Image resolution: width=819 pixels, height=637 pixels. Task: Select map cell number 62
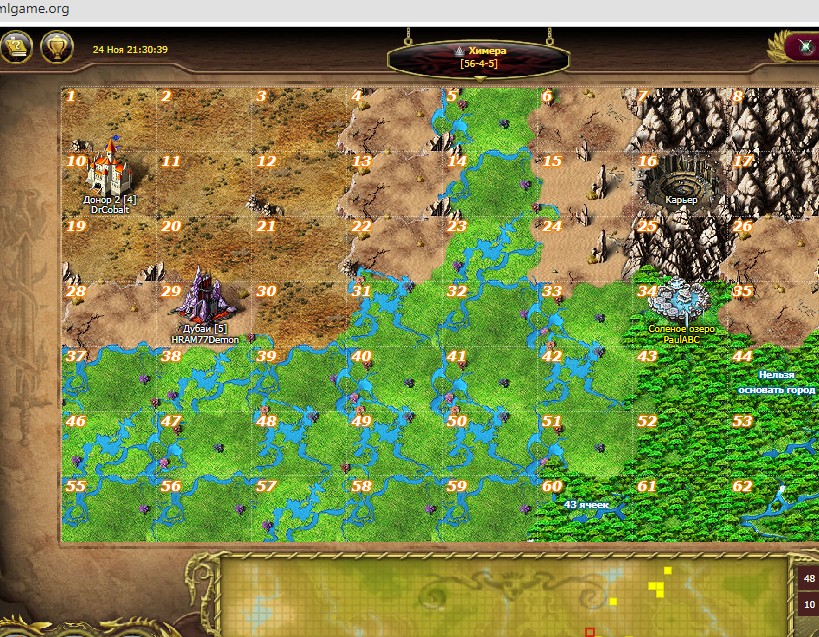click(x=775, y=510)
